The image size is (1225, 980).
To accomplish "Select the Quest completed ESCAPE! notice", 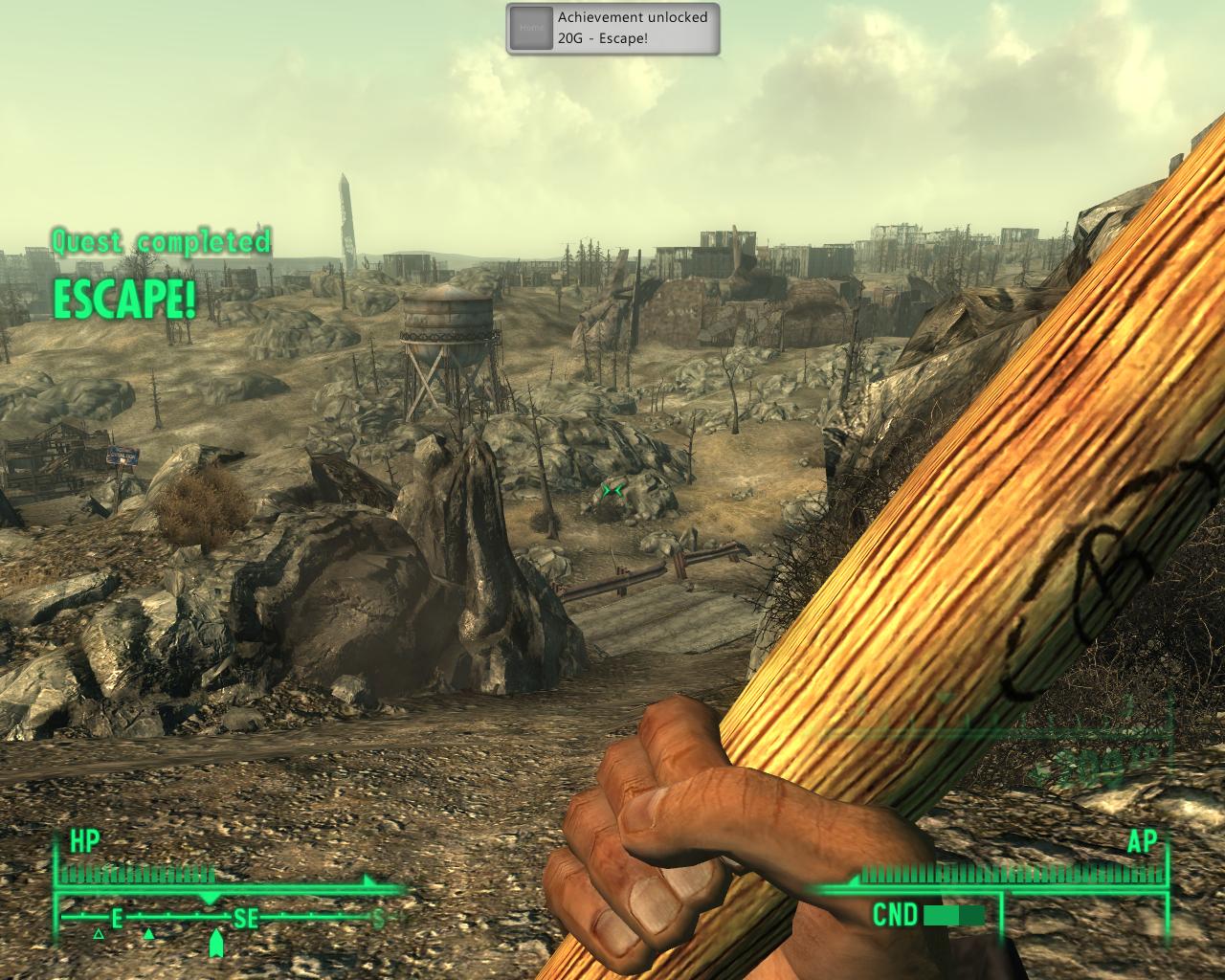I will (158, 275).
